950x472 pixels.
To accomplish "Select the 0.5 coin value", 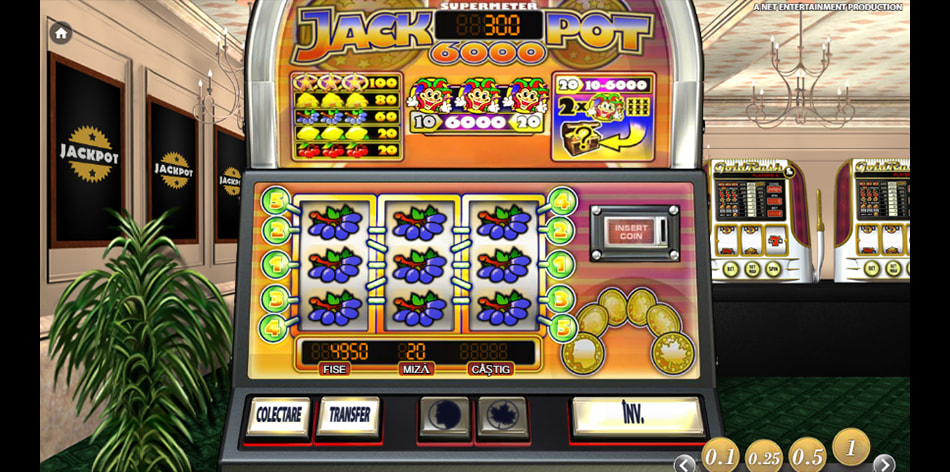I will pos(807,457).
